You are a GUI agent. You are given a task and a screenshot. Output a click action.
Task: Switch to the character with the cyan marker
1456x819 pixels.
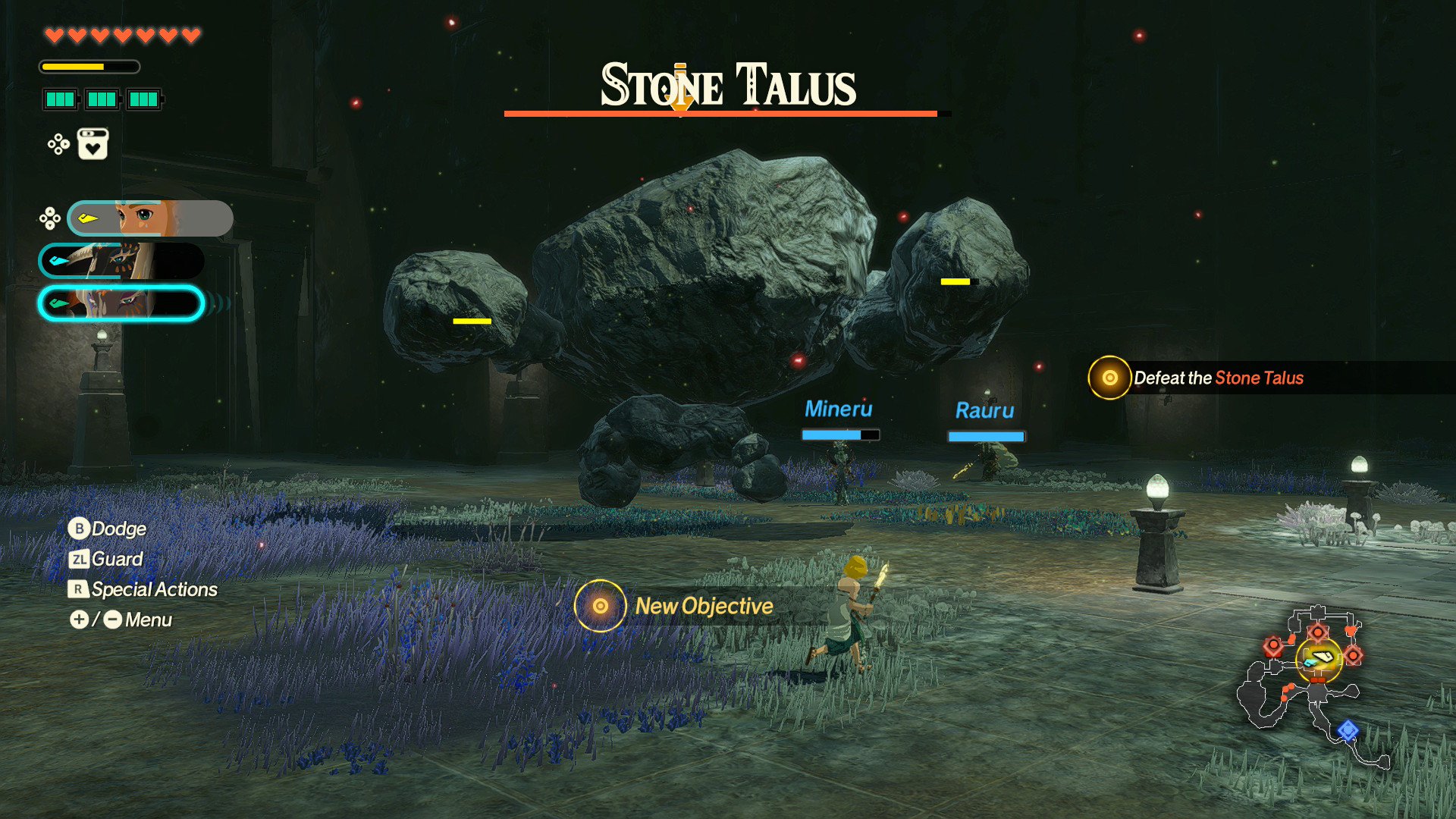pos(121,261)
